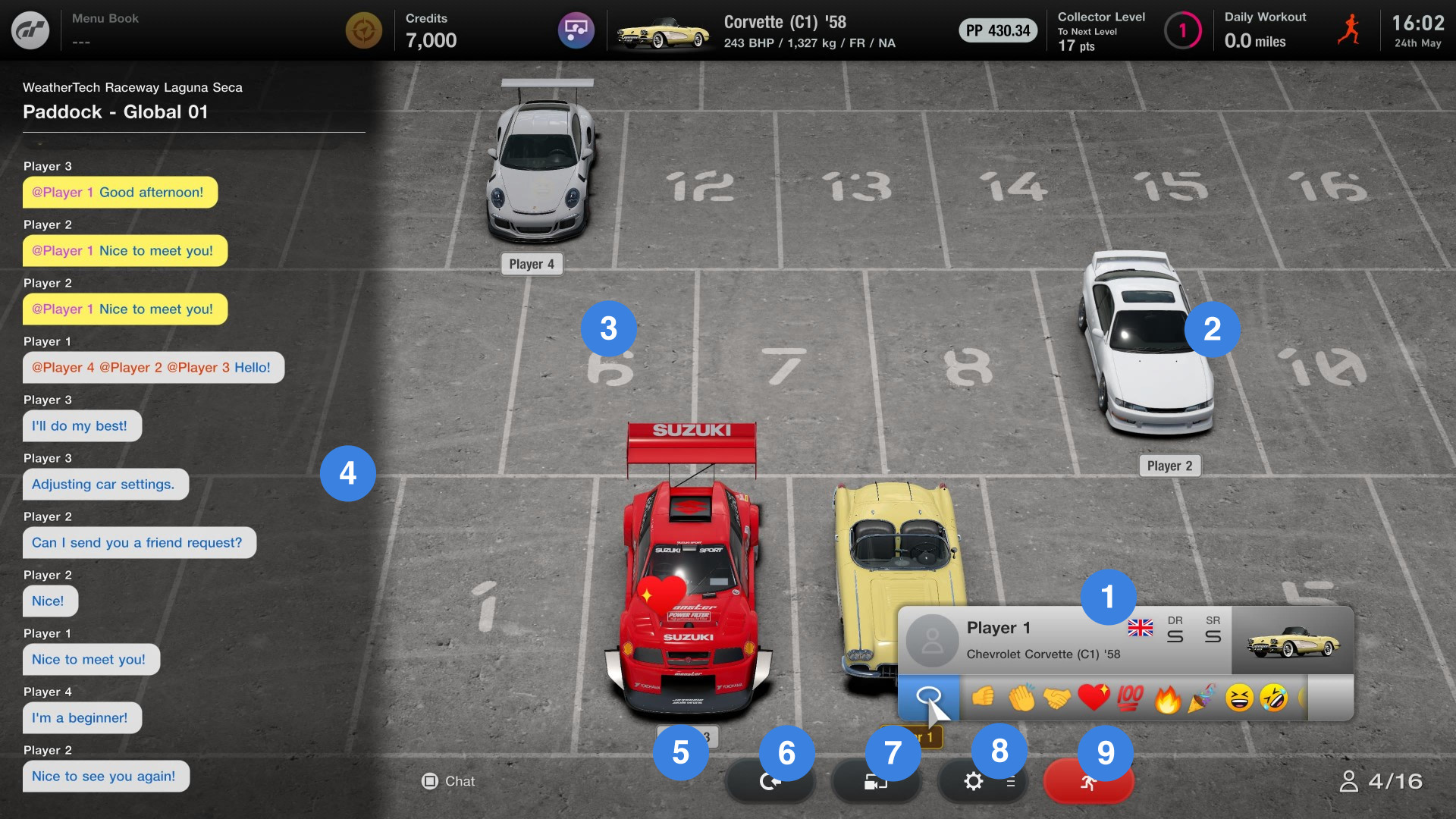Open Player 2's chat message about friend request
Screen dimensions: 1456x819
(x=139, y=542)
